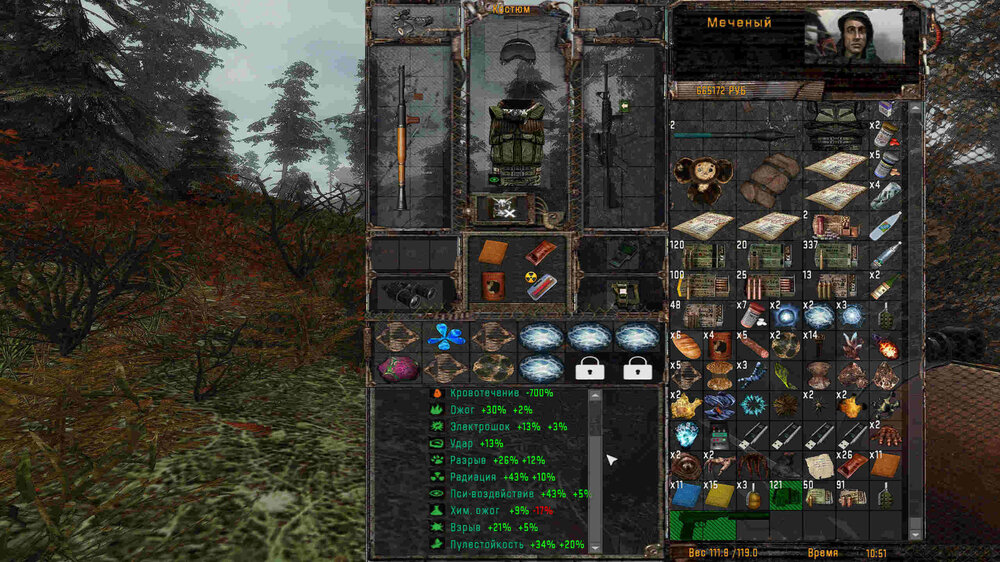The height and width of the screenshot is (562, 1000).
Task: Select the night vision scope slot
Action: point(620,292)
